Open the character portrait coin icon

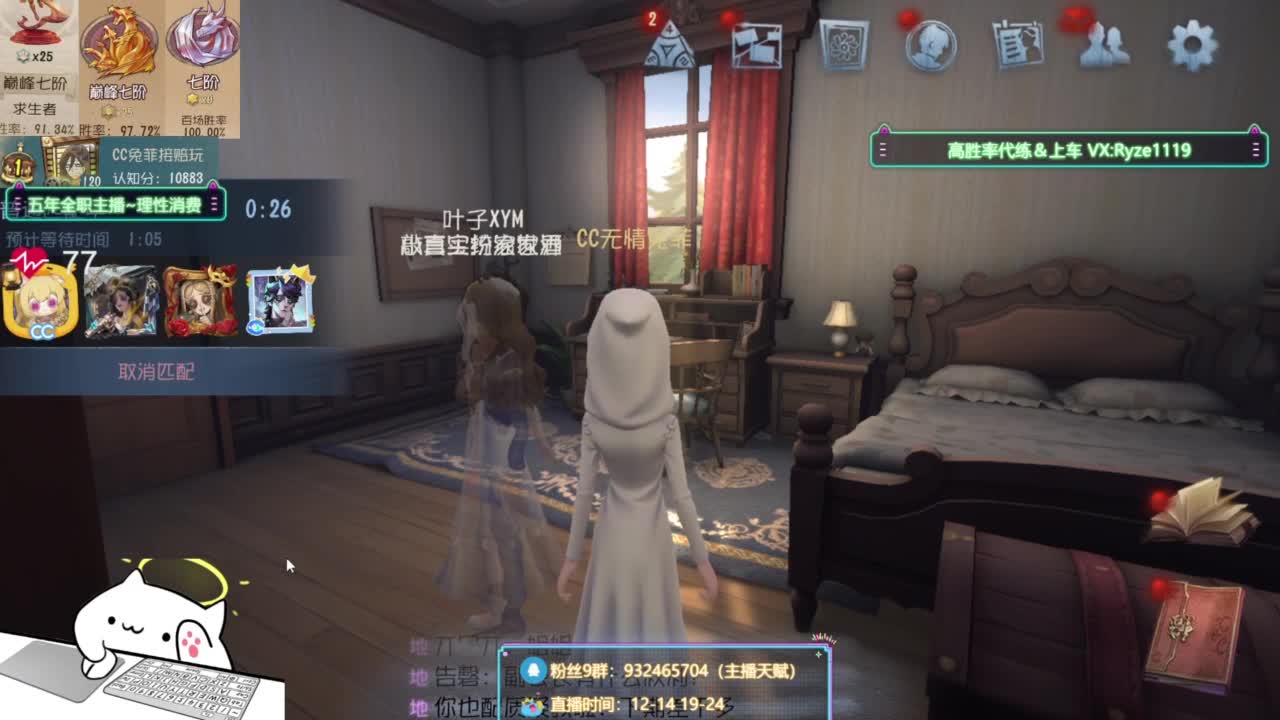coord(930,44)
